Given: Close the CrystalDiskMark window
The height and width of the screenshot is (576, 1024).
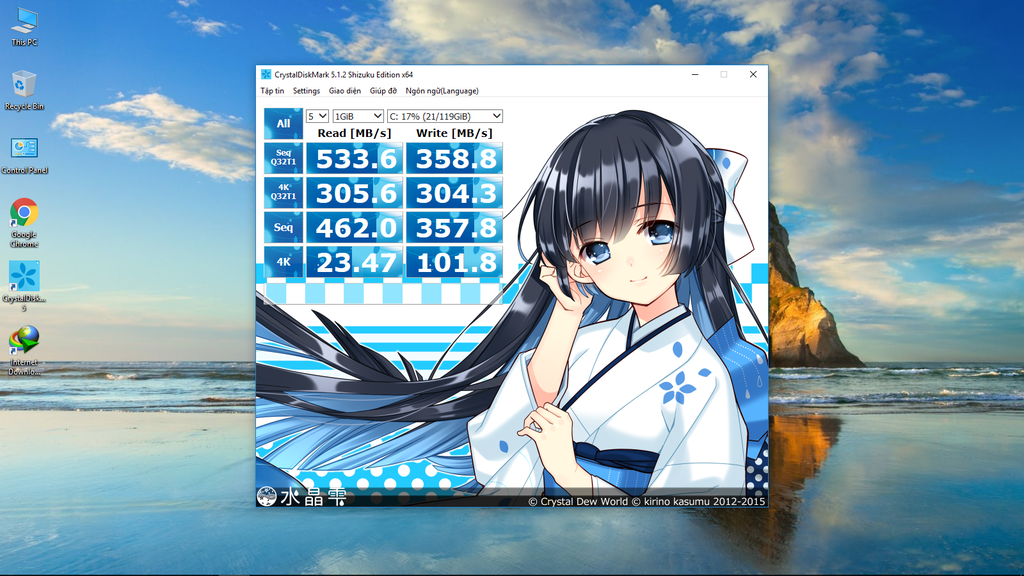Looking at the screenshot, I should (x=753, y=74).
